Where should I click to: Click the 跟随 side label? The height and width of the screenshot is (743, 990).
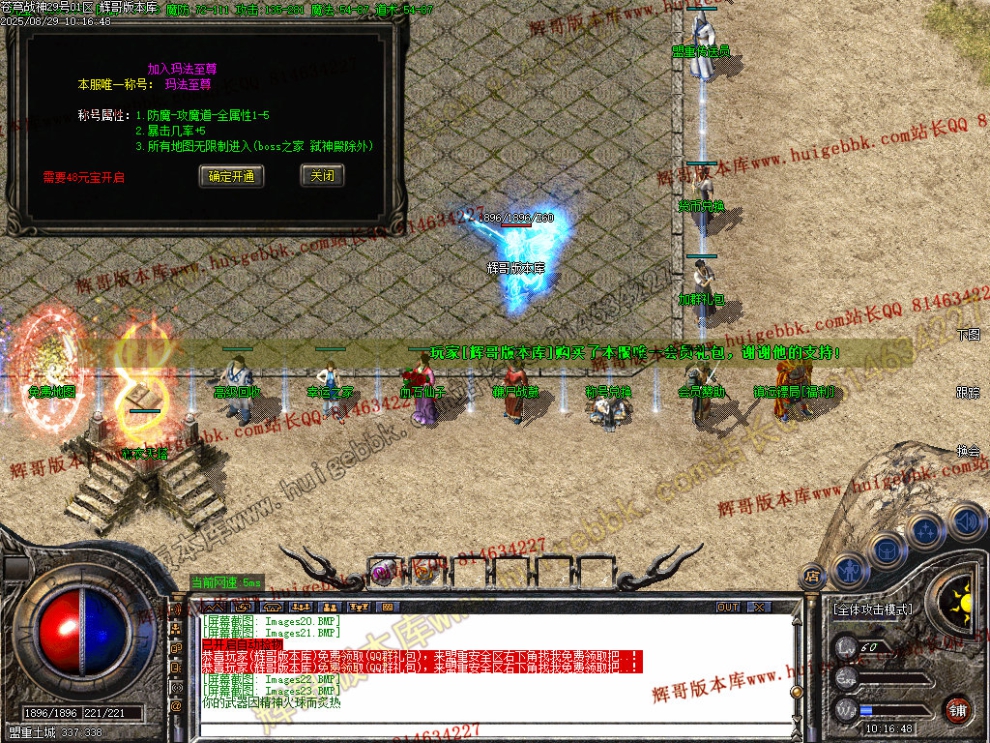point(968,392)
